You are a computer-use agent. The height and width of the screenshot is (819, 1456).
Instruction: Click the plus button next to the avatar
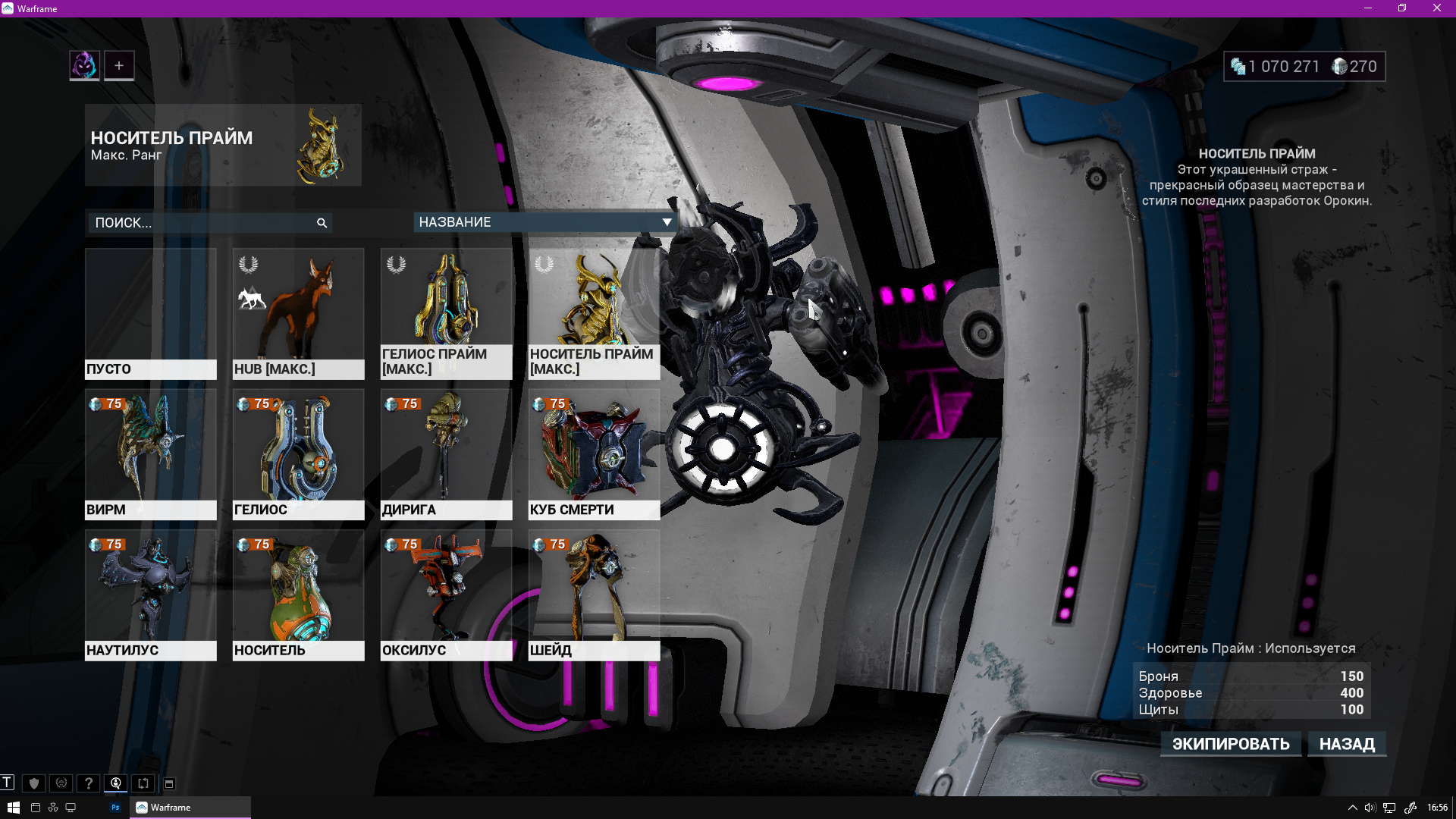pos(119,65)
